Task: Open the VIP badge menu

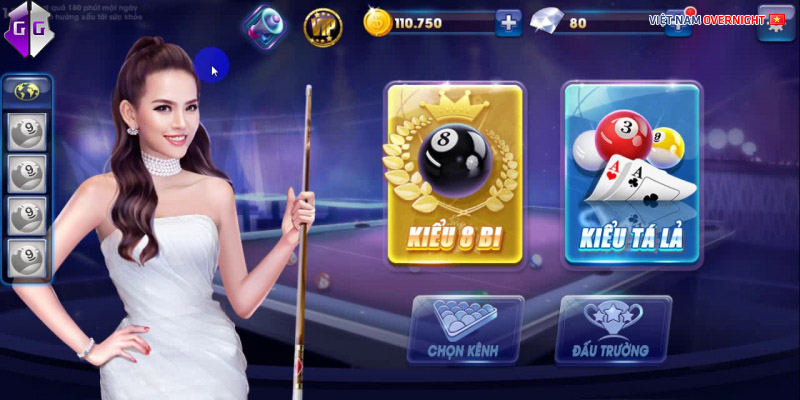Action: click(322, 24)
